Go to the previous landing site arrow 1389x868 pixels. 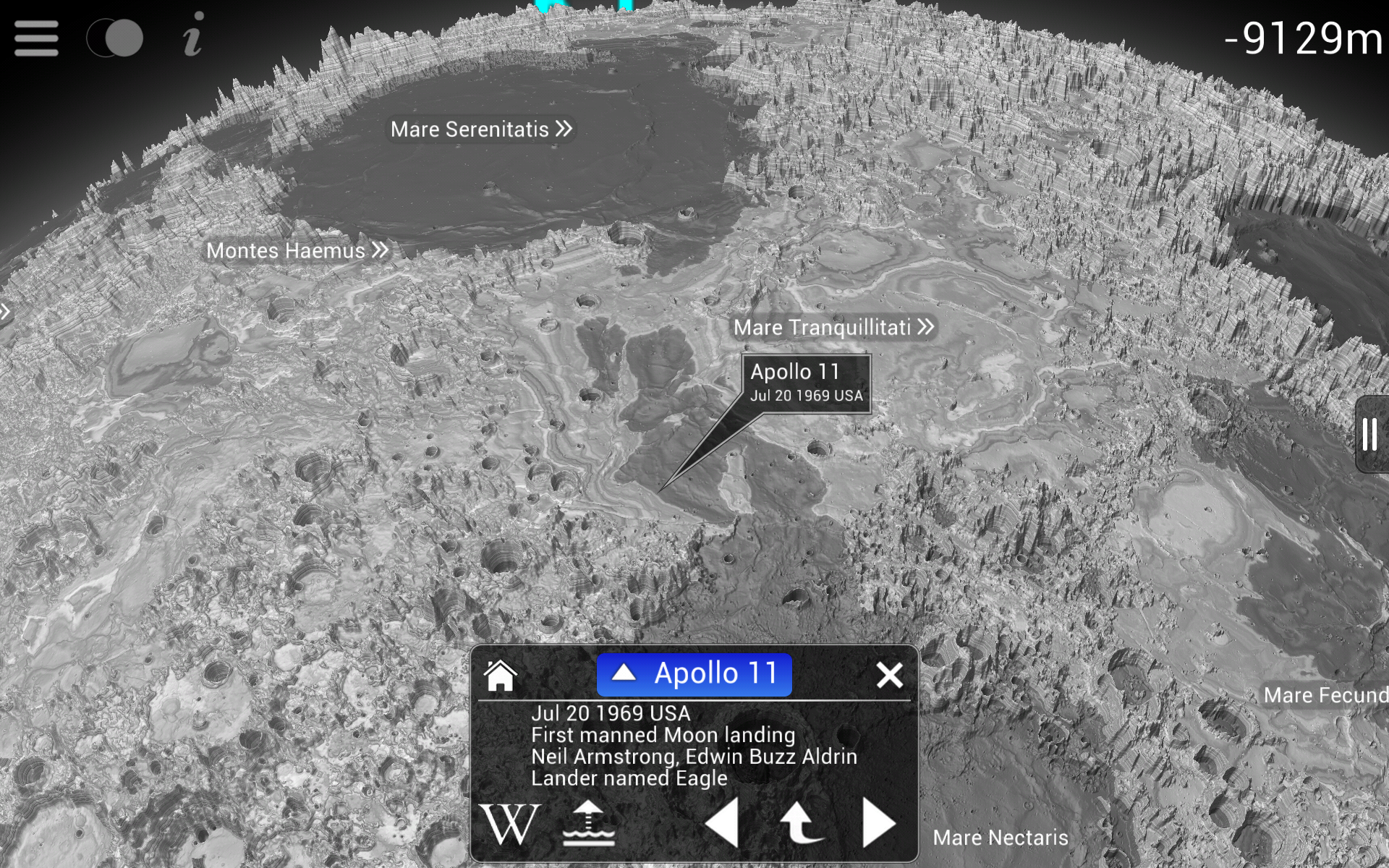(x=725, y=822)
